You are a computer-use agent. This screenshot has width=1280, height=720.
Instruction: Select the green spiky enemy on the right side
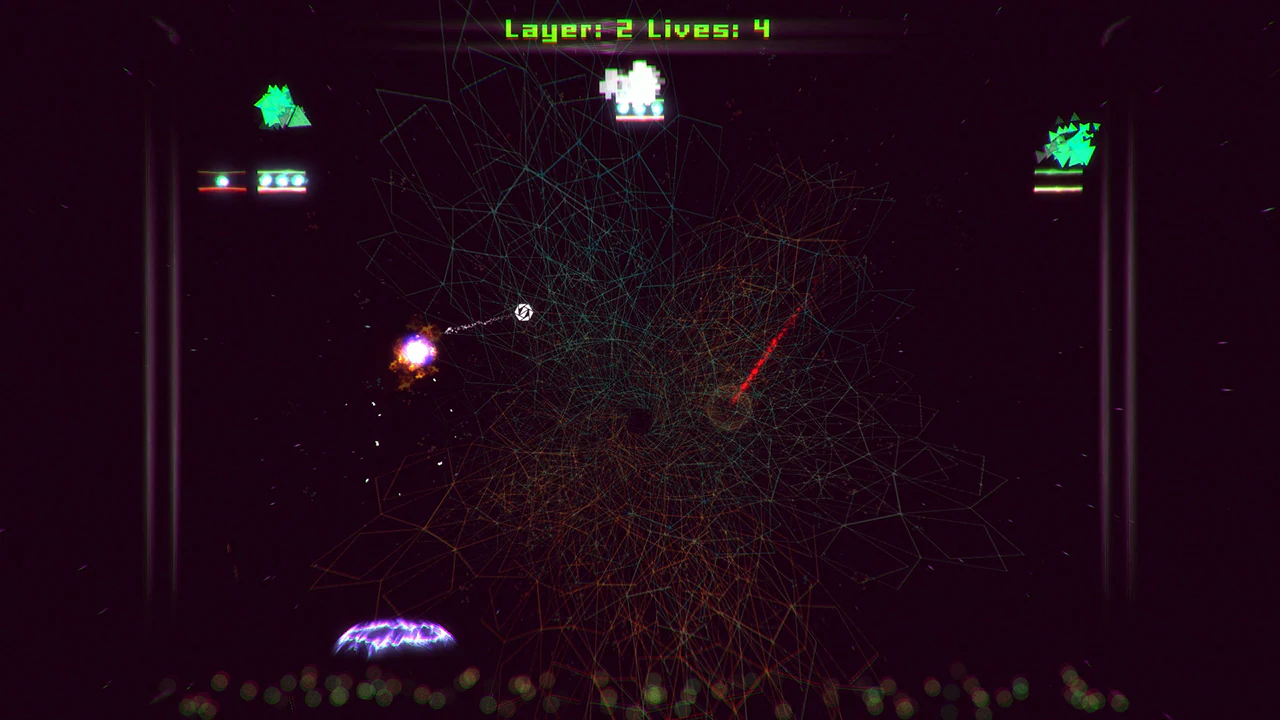point(1068,145)
